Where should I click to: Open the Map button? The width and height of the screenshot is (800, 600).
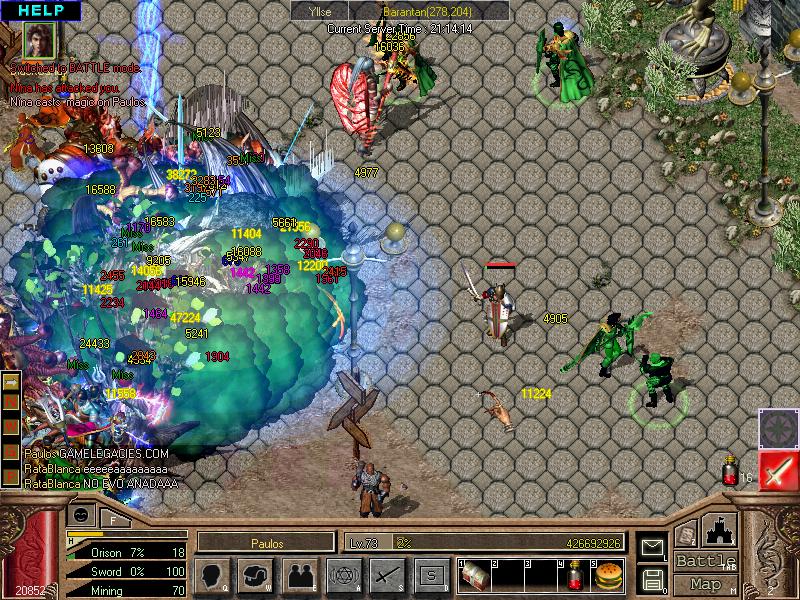(x=706, y=584)
